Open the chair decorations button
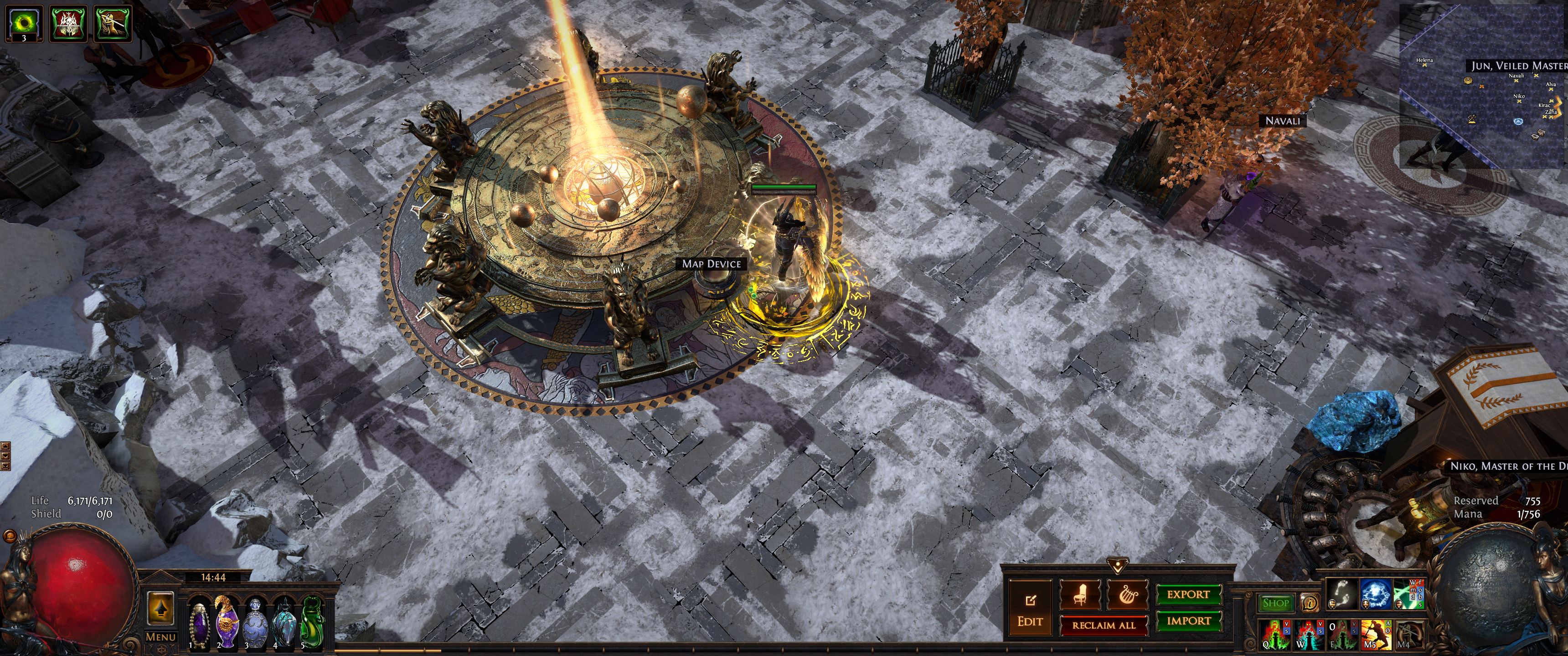Screen dimensions: 1568x656 (x=1080, y=594)
